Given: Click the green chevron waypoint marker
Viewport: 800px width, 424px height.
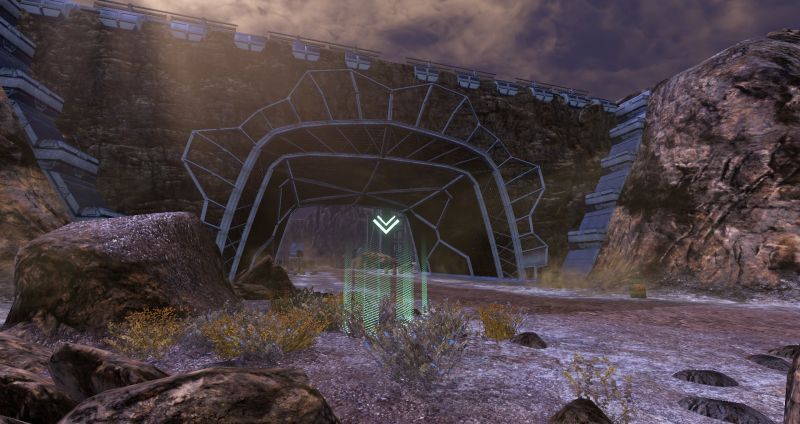Looking at the screenshot, I should click(x=385, y=224).
